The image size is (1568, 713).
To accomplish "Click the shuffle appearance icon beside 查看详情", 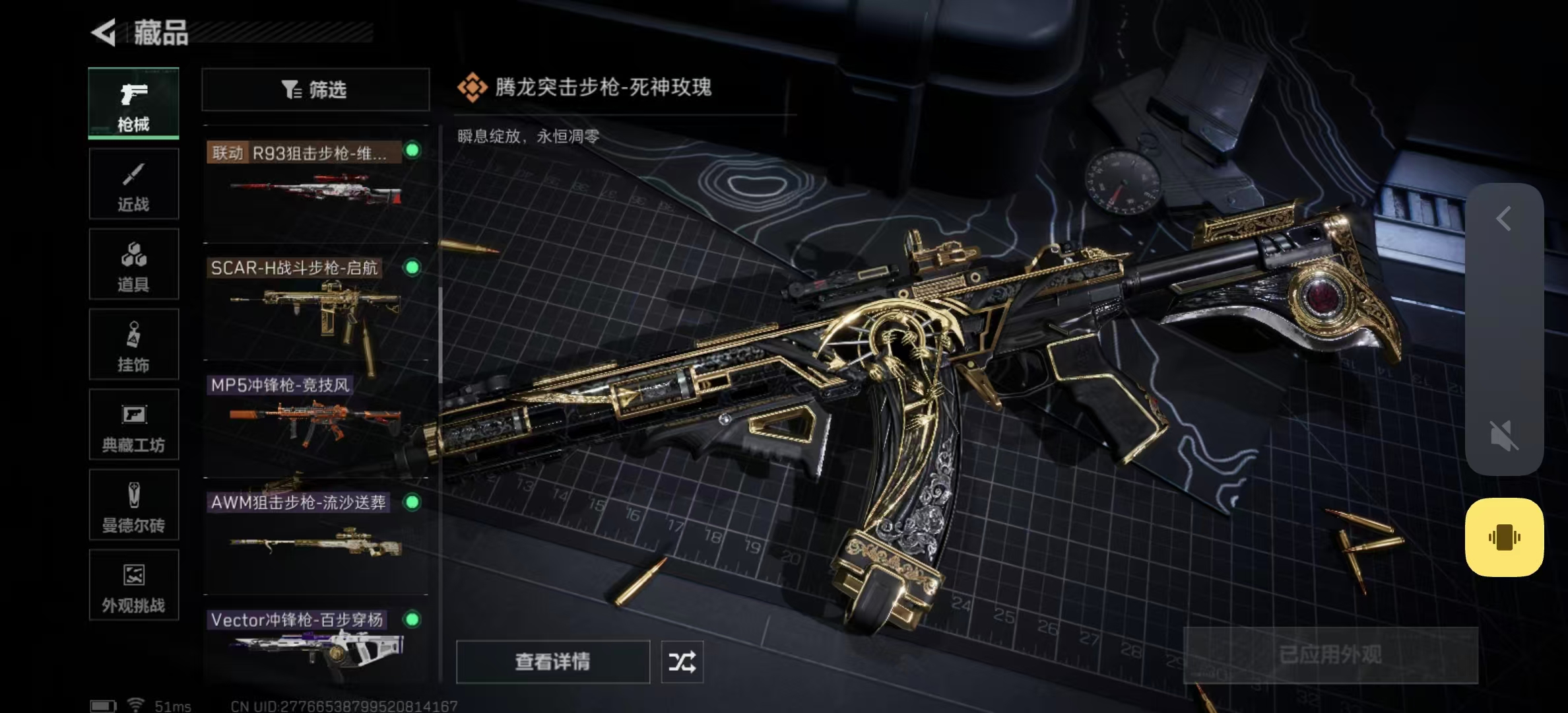I will click(682, 662).
